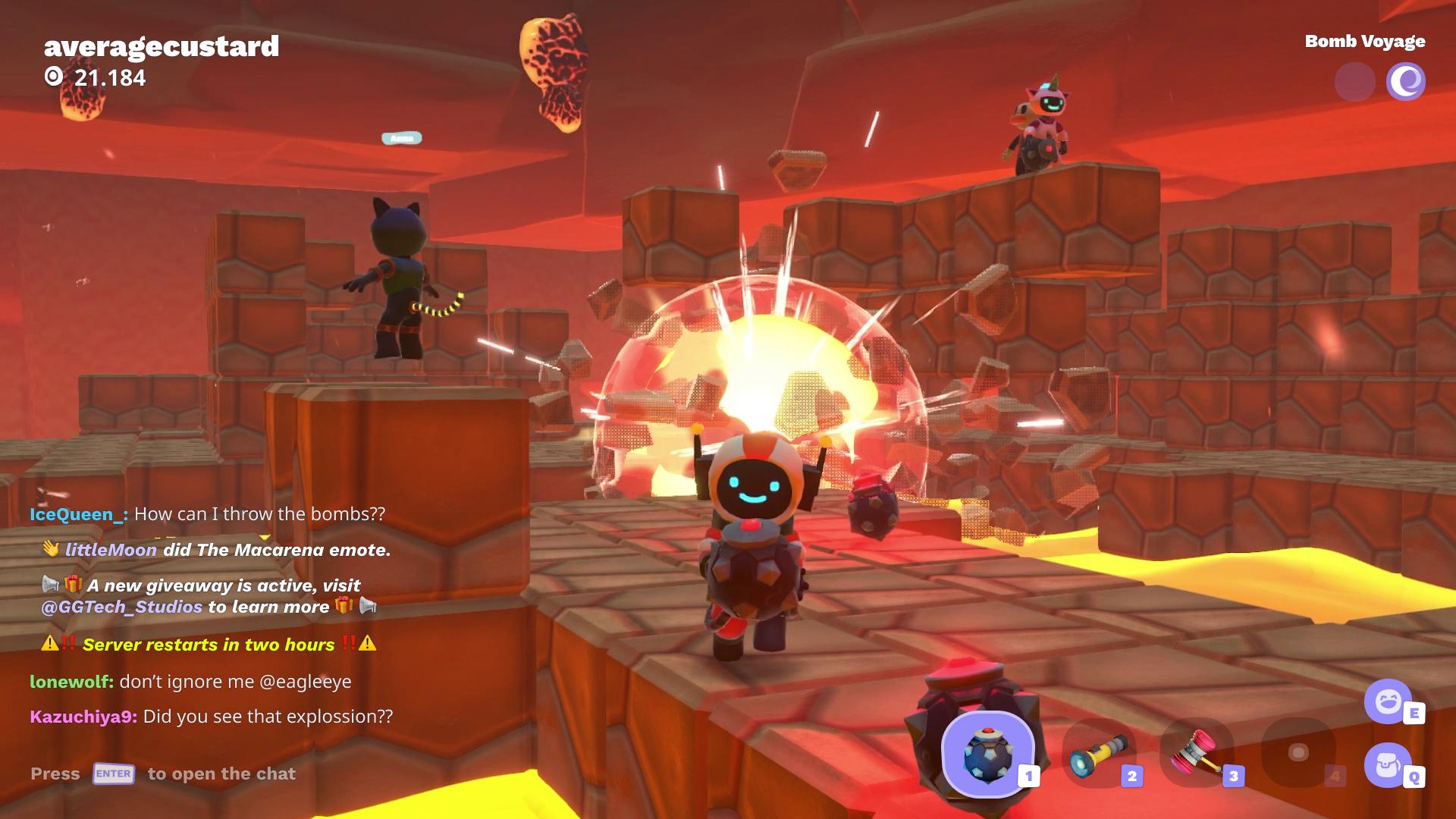Screen dimensions: 1456x819
Task: Select Kazuchiya9's name in chat
Action: tap(83, 717)
